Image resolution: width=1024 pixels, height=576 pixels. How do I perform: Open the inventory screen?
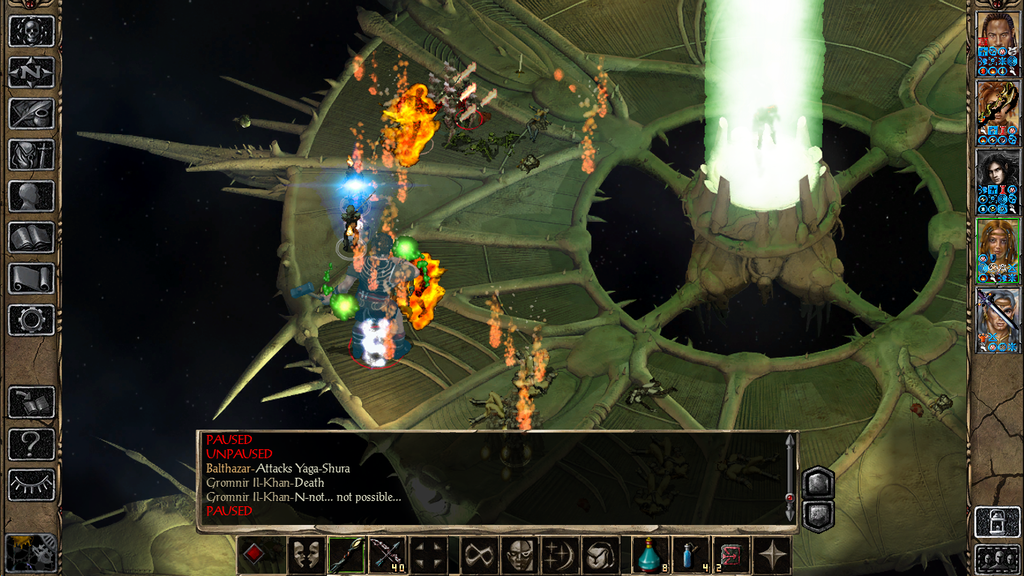pos(31,154)
